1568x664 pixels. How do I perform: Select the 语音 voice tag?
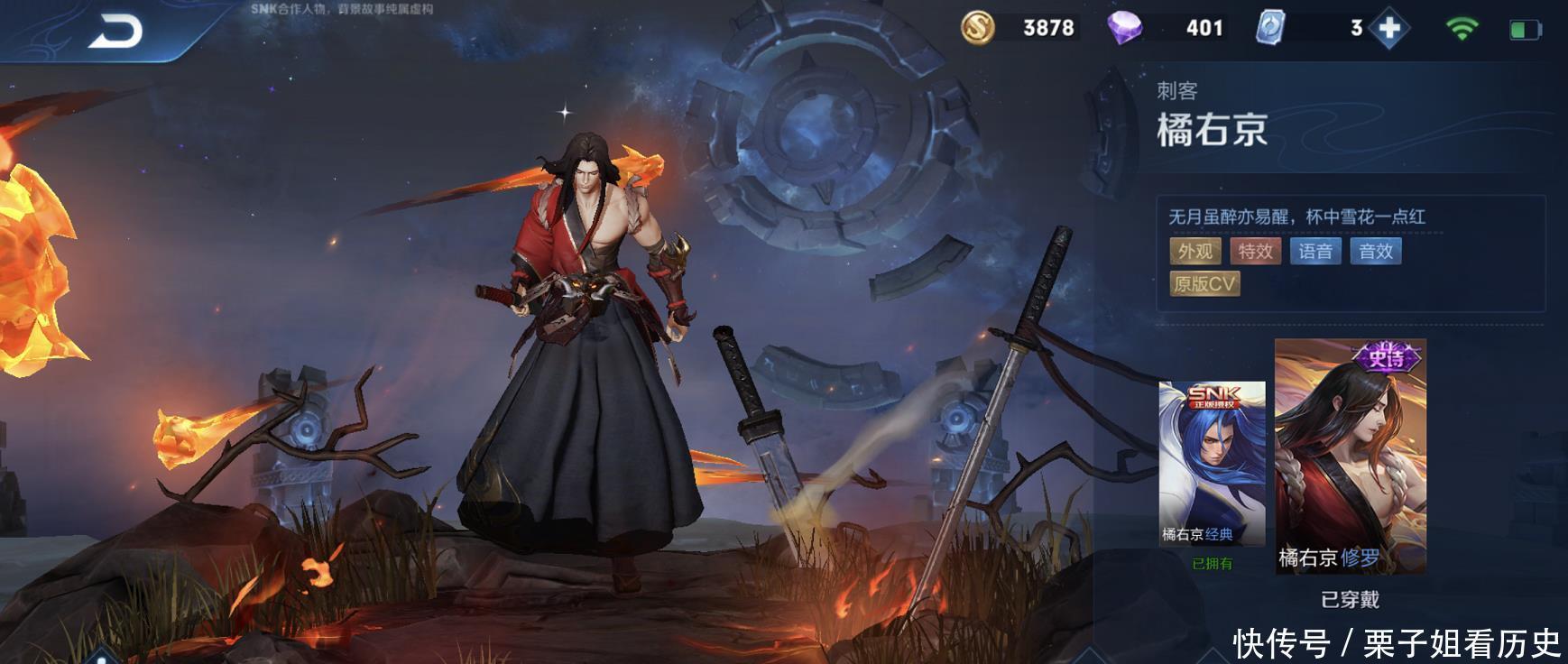click(x=1315, y=252)
